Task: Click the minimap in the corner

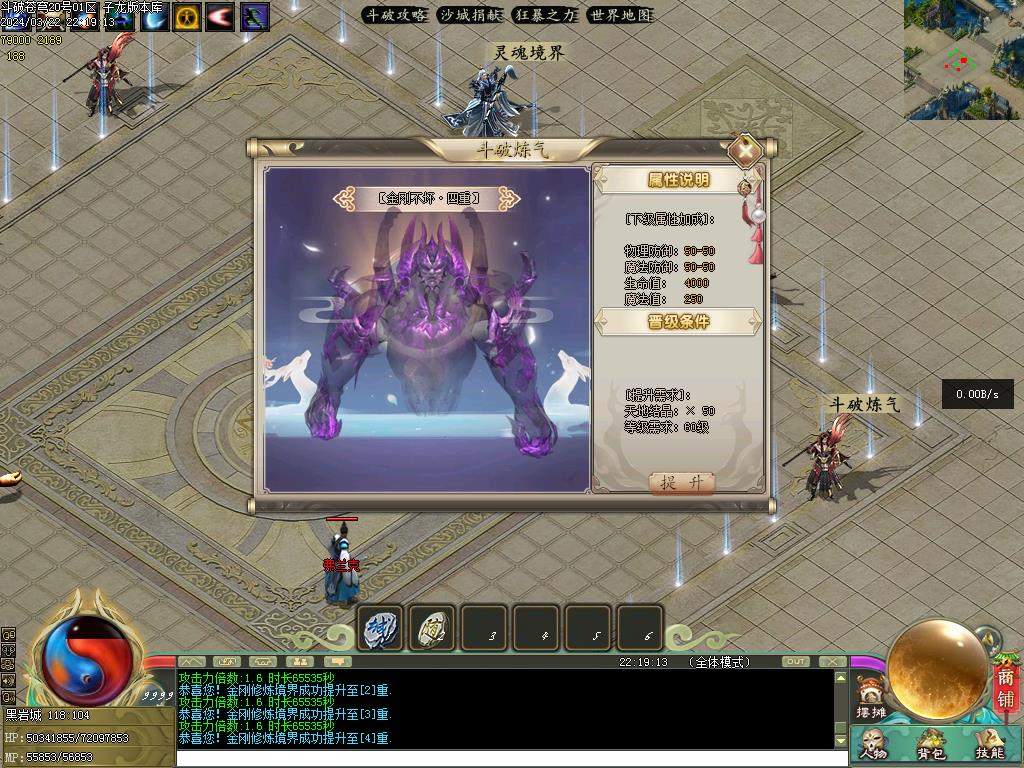Action: [x=963, y=59]
